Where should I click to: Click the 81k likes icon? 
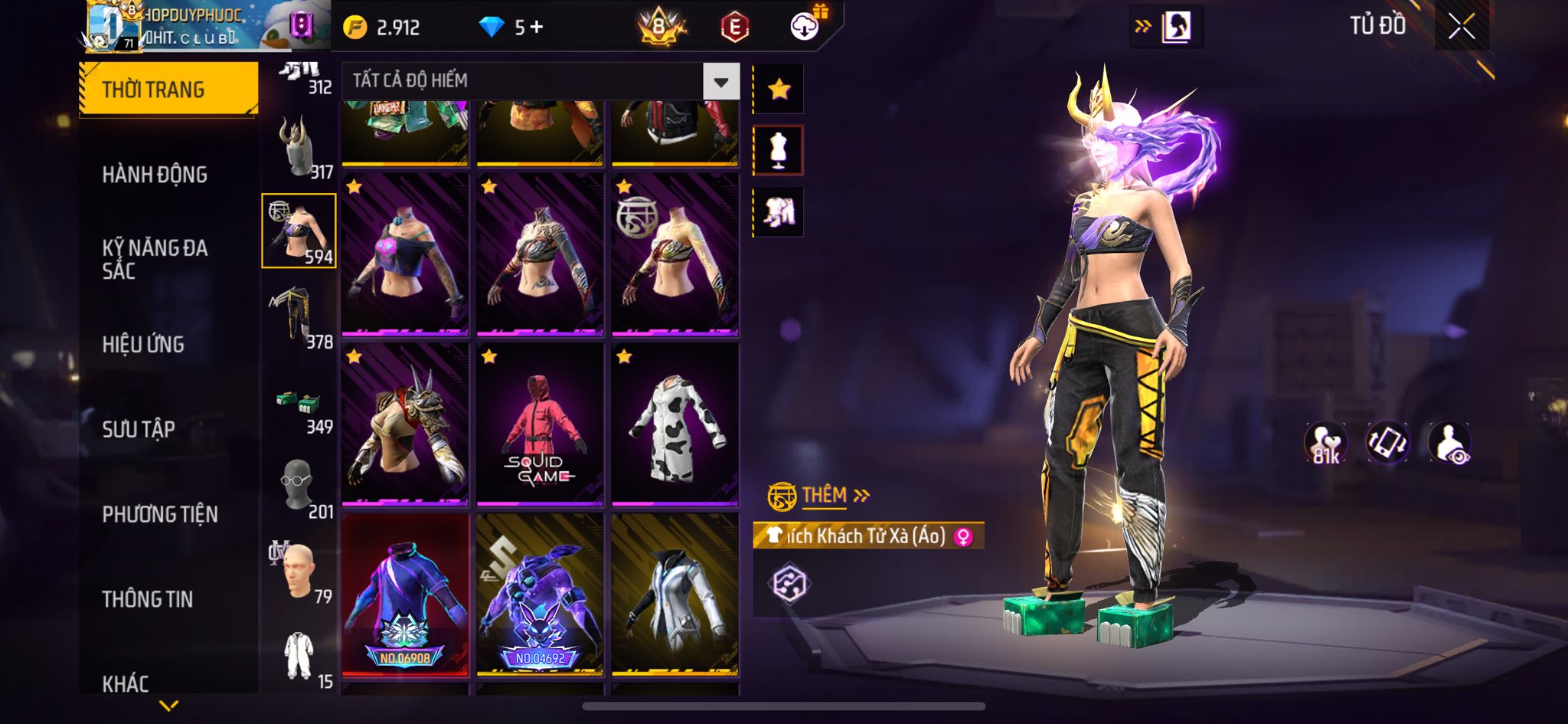coord(1325,443)
